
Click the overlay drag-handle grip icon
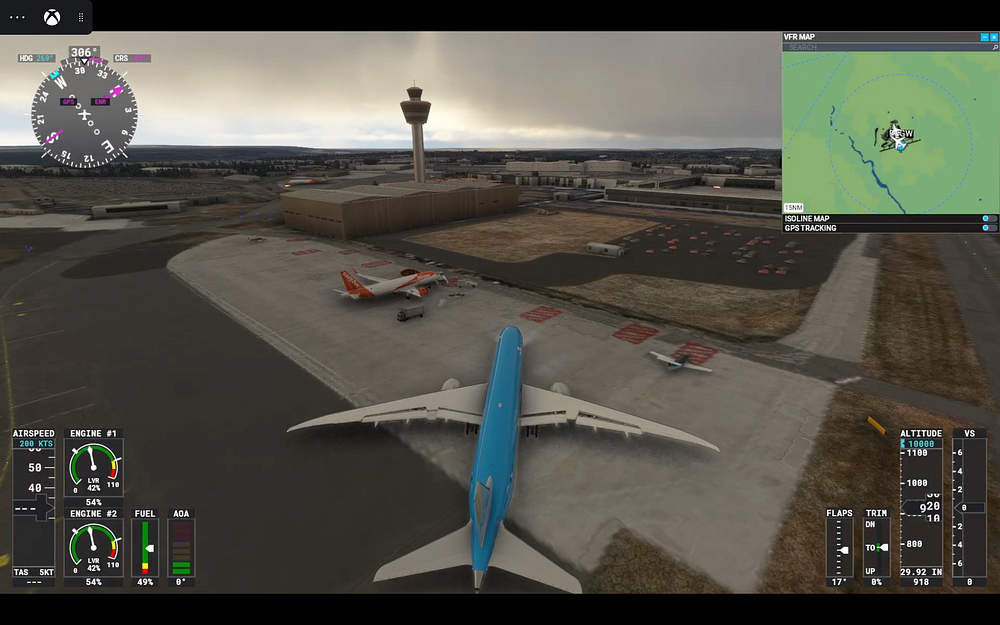pyautogui.click(x=82, y=17)
